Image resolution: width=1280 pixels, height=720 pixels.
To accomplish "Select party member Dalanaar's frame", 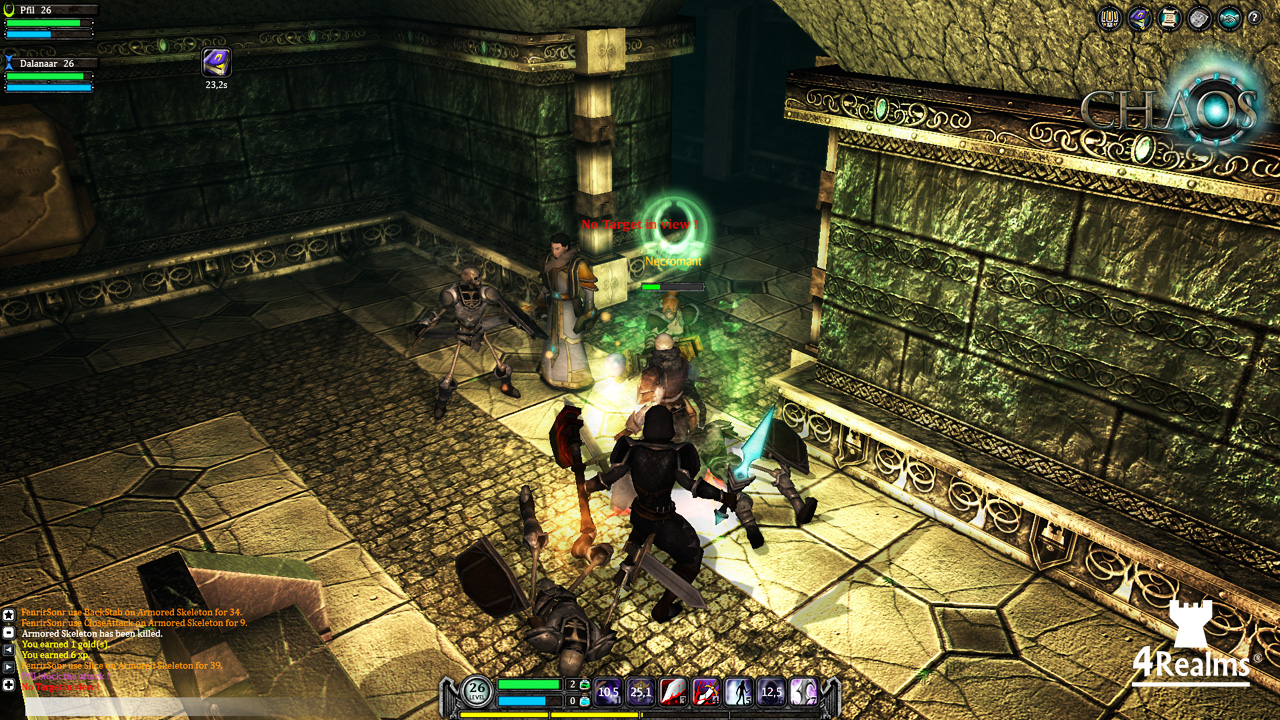I will click(50, 74).
